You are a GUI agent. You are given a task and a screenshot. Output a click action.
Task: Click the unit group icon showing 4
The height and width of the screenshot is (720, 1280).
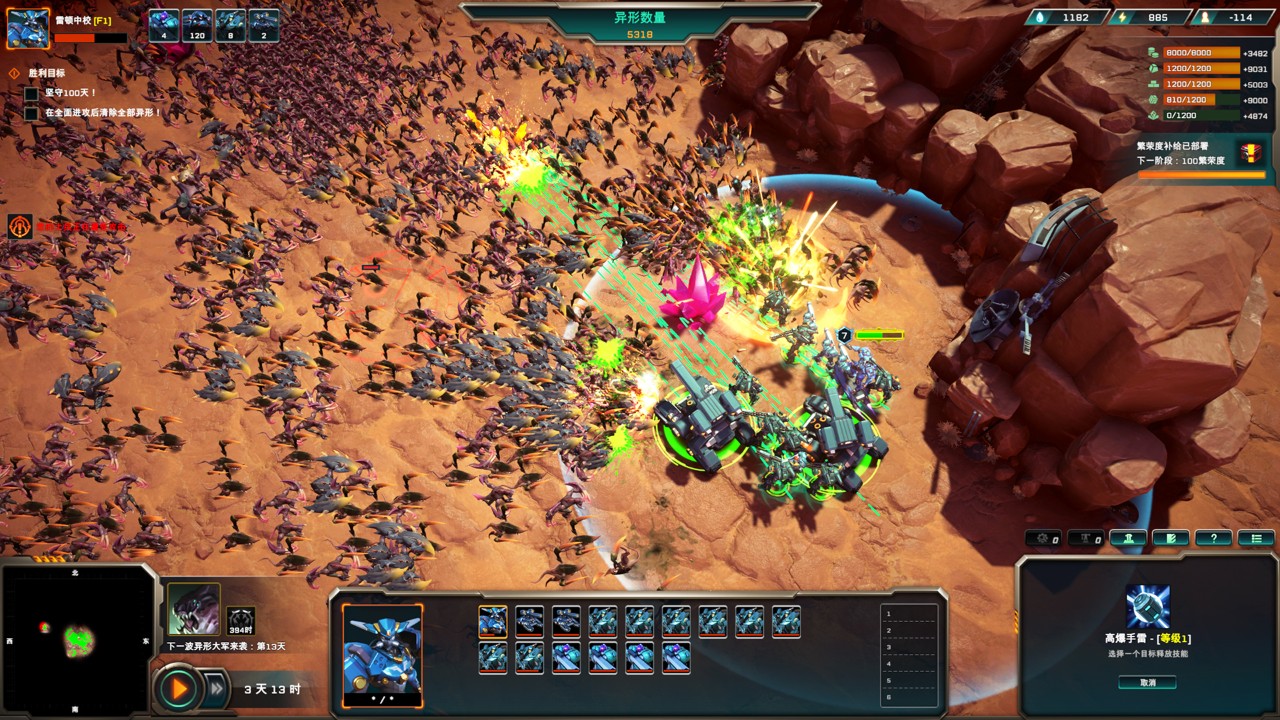[164, 25]
